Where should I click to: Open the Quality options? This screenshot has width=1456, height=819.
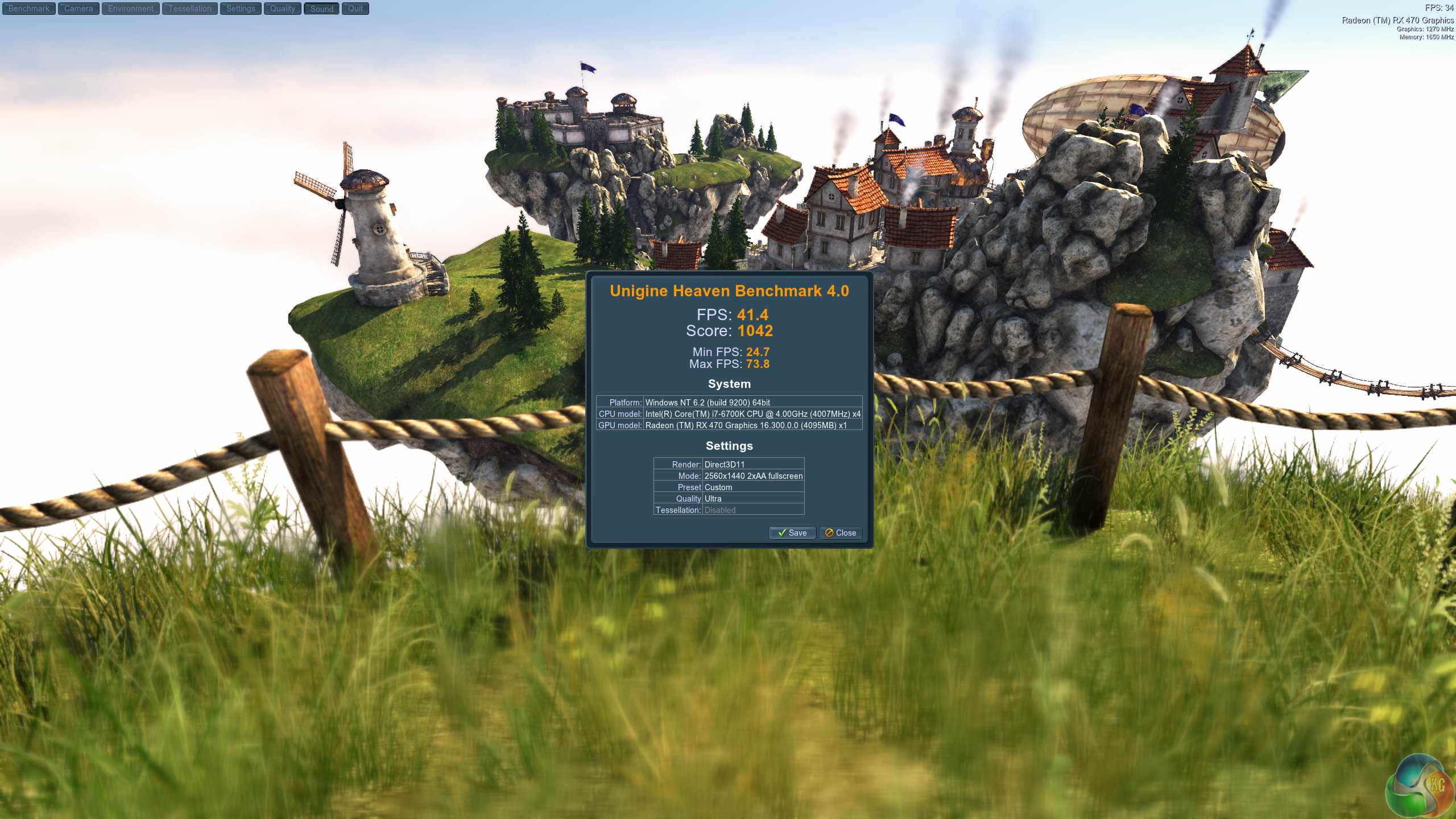[283, 9]
